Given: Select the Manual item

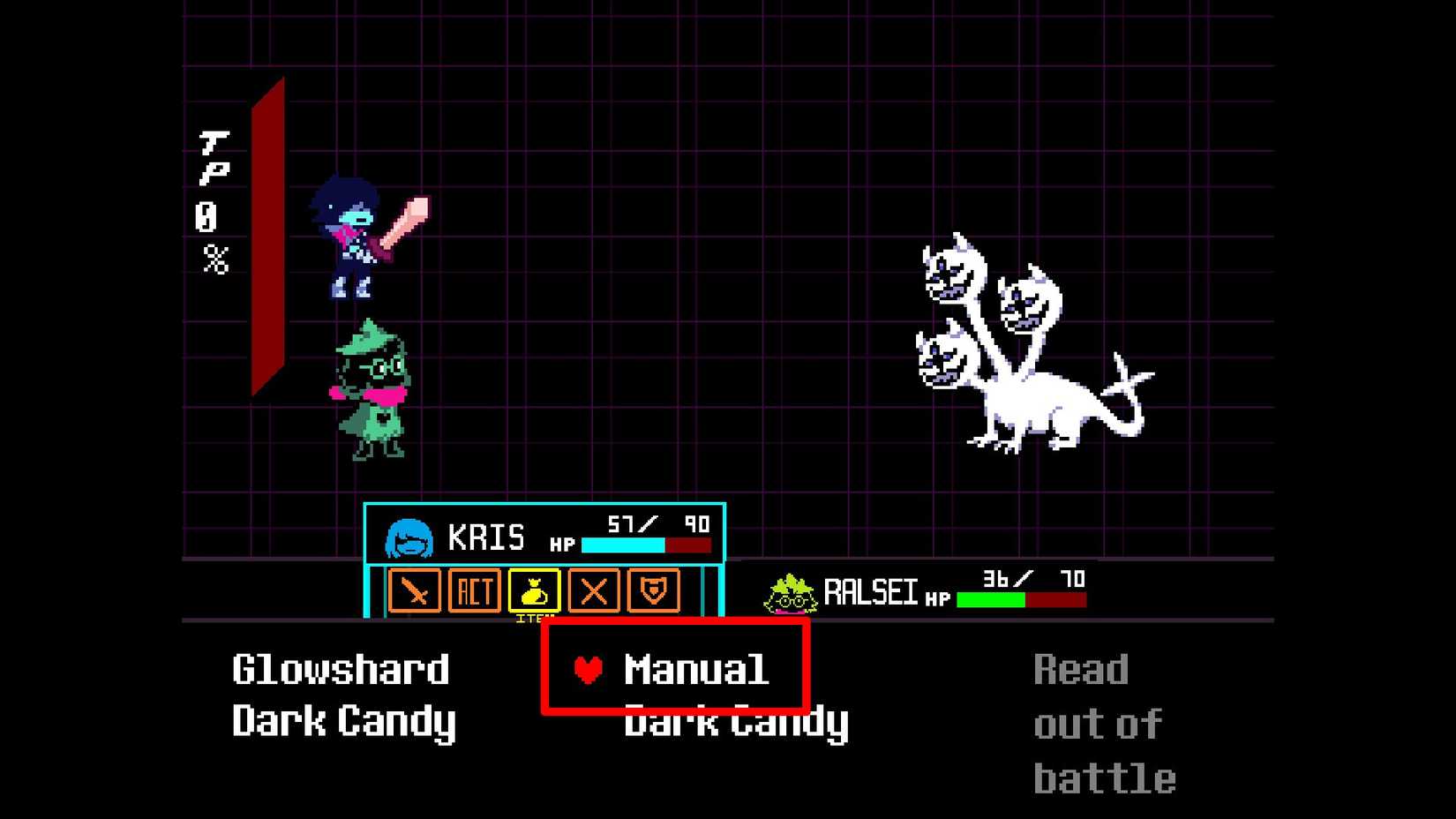Looking at the screenshot, I should 696,669.
